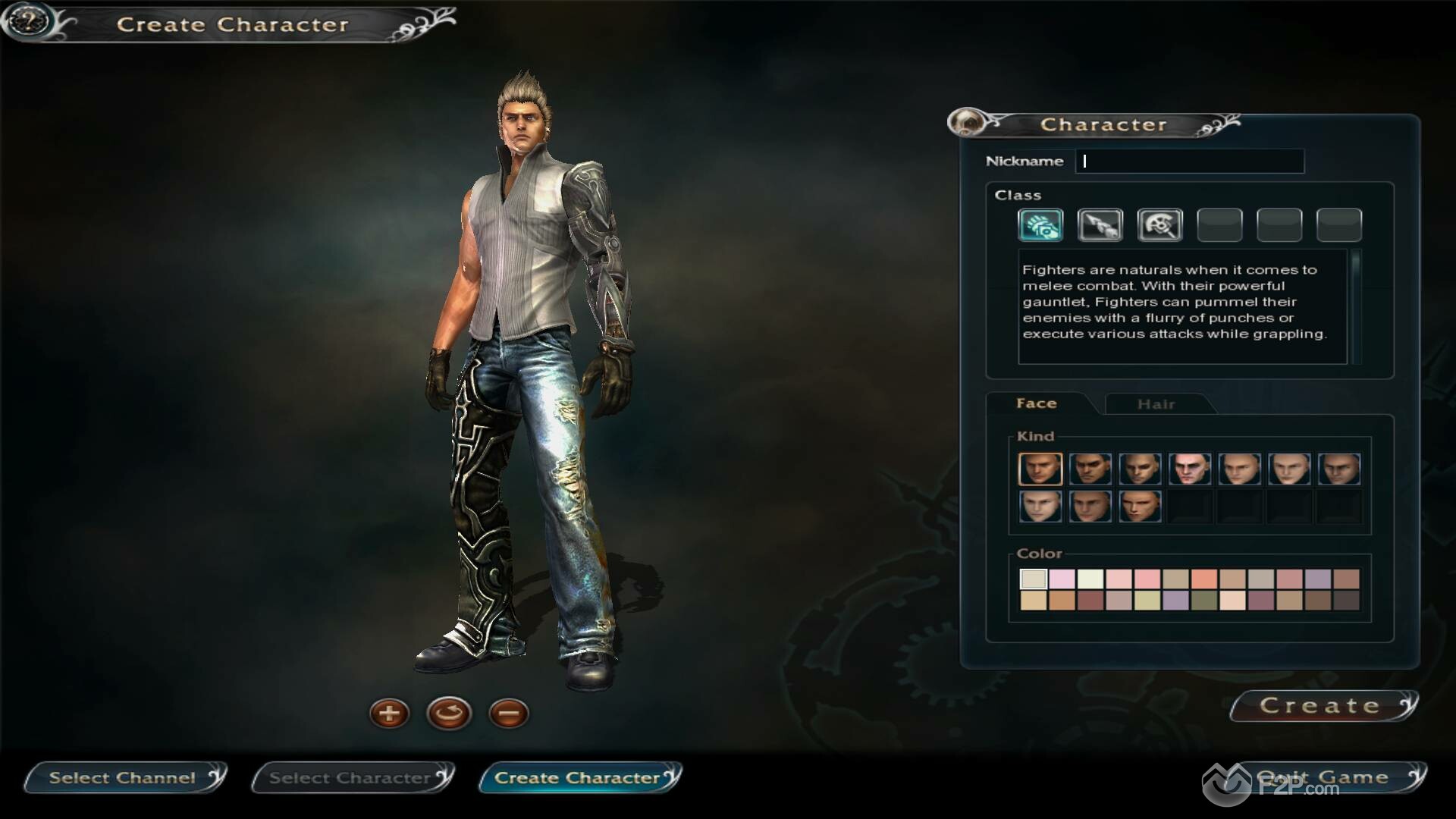
Task: Switch to the Hair tab
Action: click(x=1156, y=404)
